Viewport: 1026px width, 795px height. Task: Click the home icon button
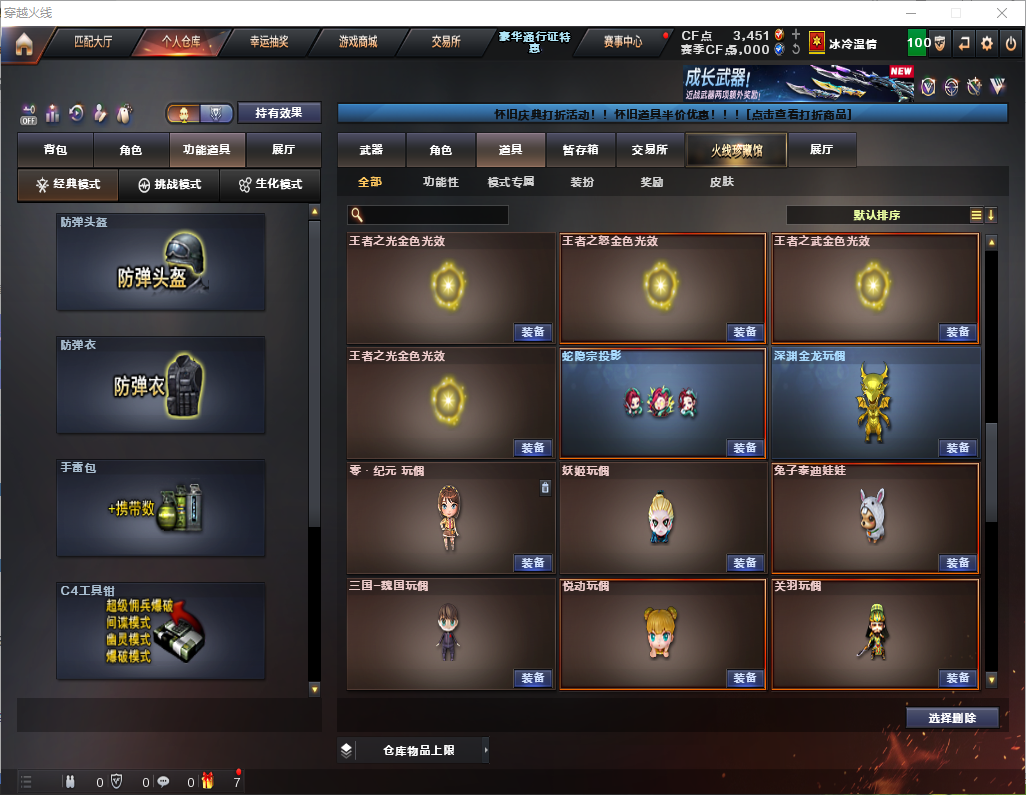pos(24,43)
